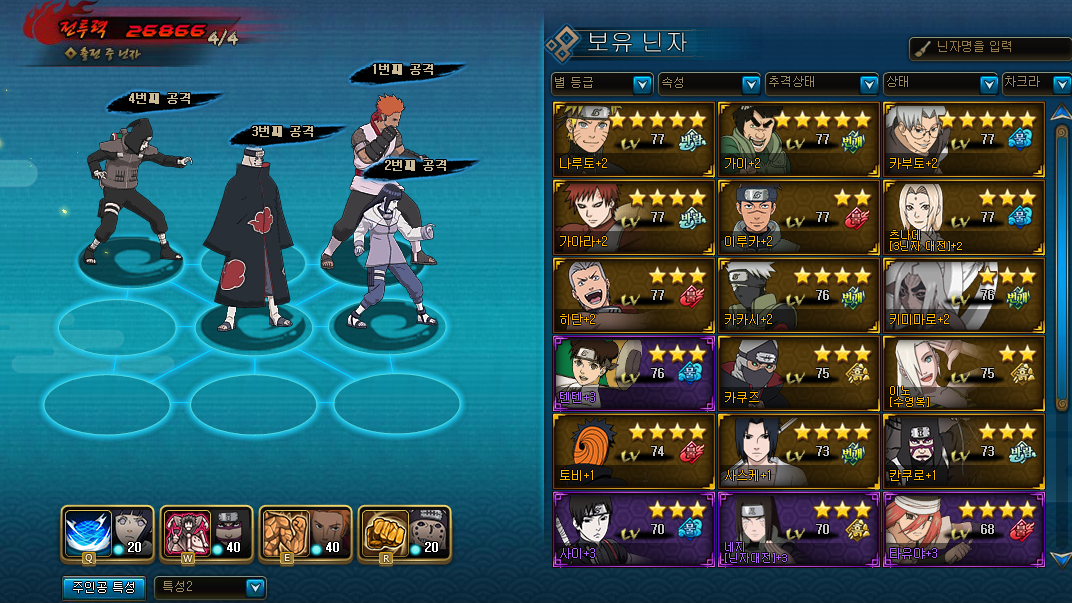
Task: Choose the 가이+2 ninja card
Action: coord(798,138)
